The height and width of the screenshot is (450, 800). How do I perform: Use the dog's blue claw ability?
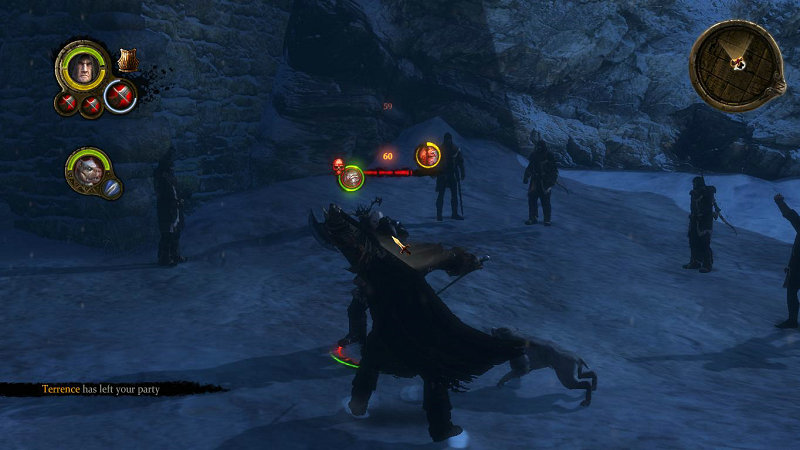[113, 187]
